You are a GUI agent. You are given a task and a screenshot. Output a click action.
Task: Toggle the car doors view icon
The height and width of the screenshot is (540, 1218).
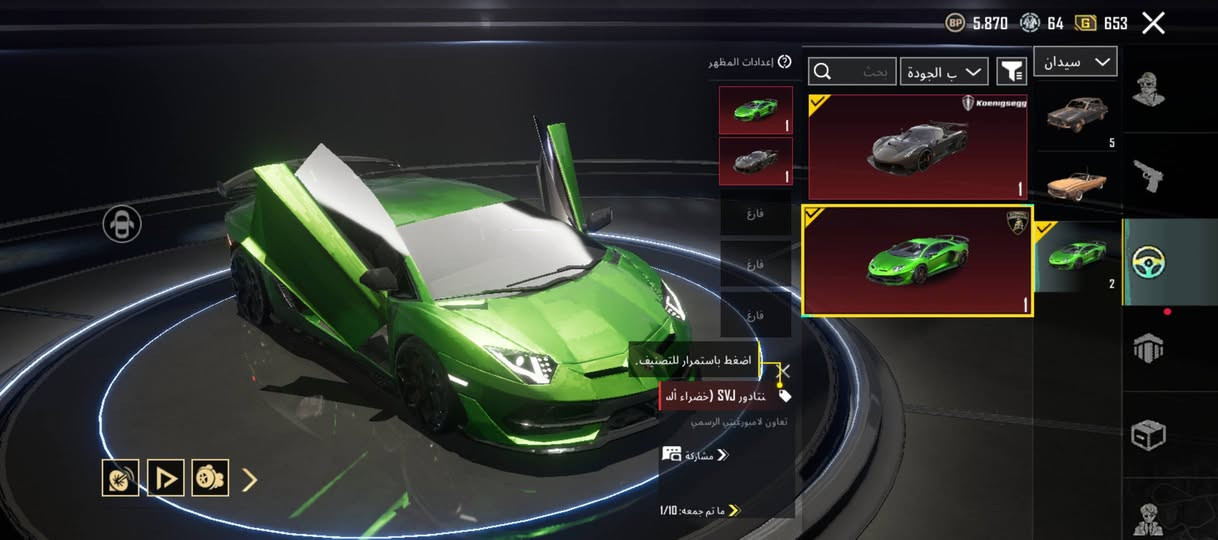pos(122,224)
